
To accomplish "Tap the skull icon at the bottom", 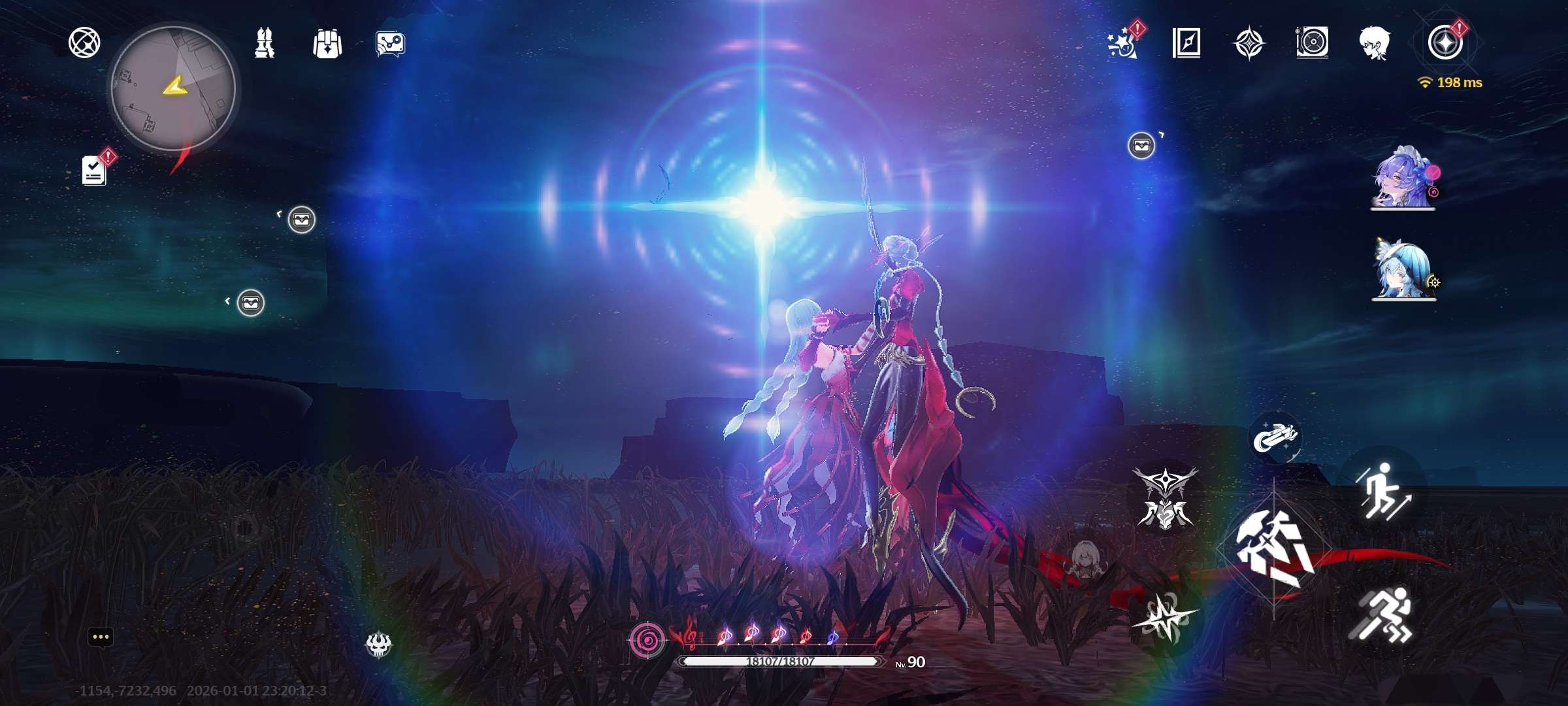I will coord(378,645).
